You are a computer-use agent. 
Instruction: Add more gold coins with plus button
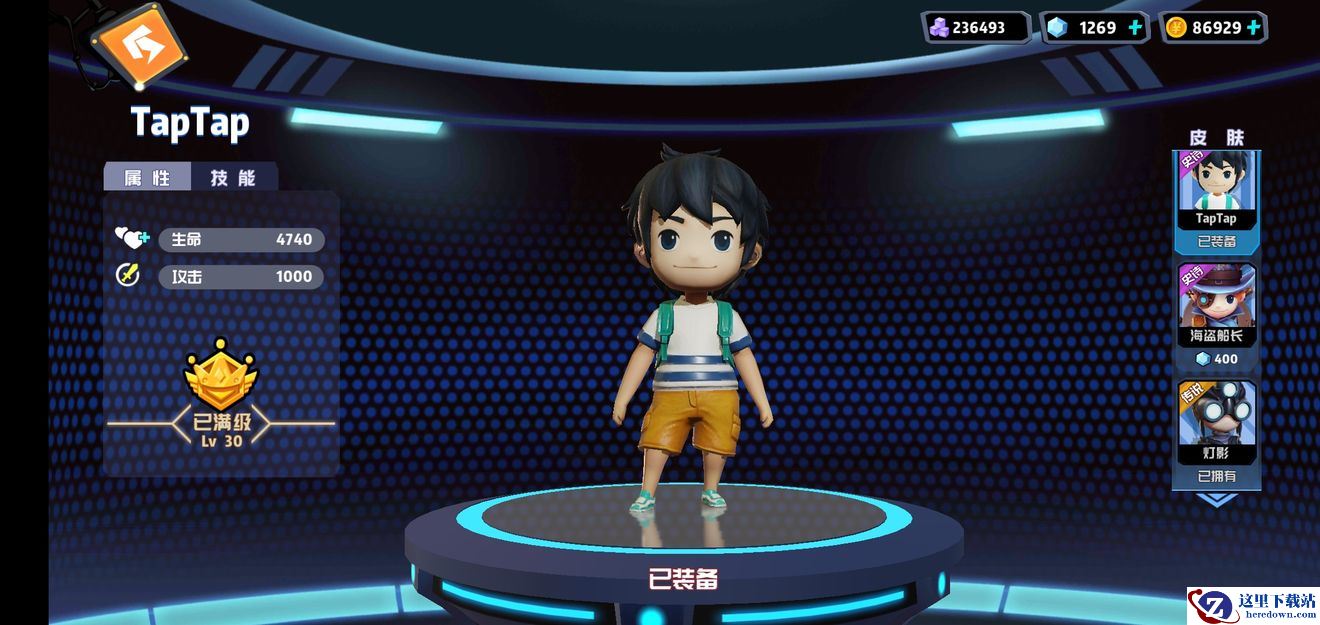coord(1253,28)
